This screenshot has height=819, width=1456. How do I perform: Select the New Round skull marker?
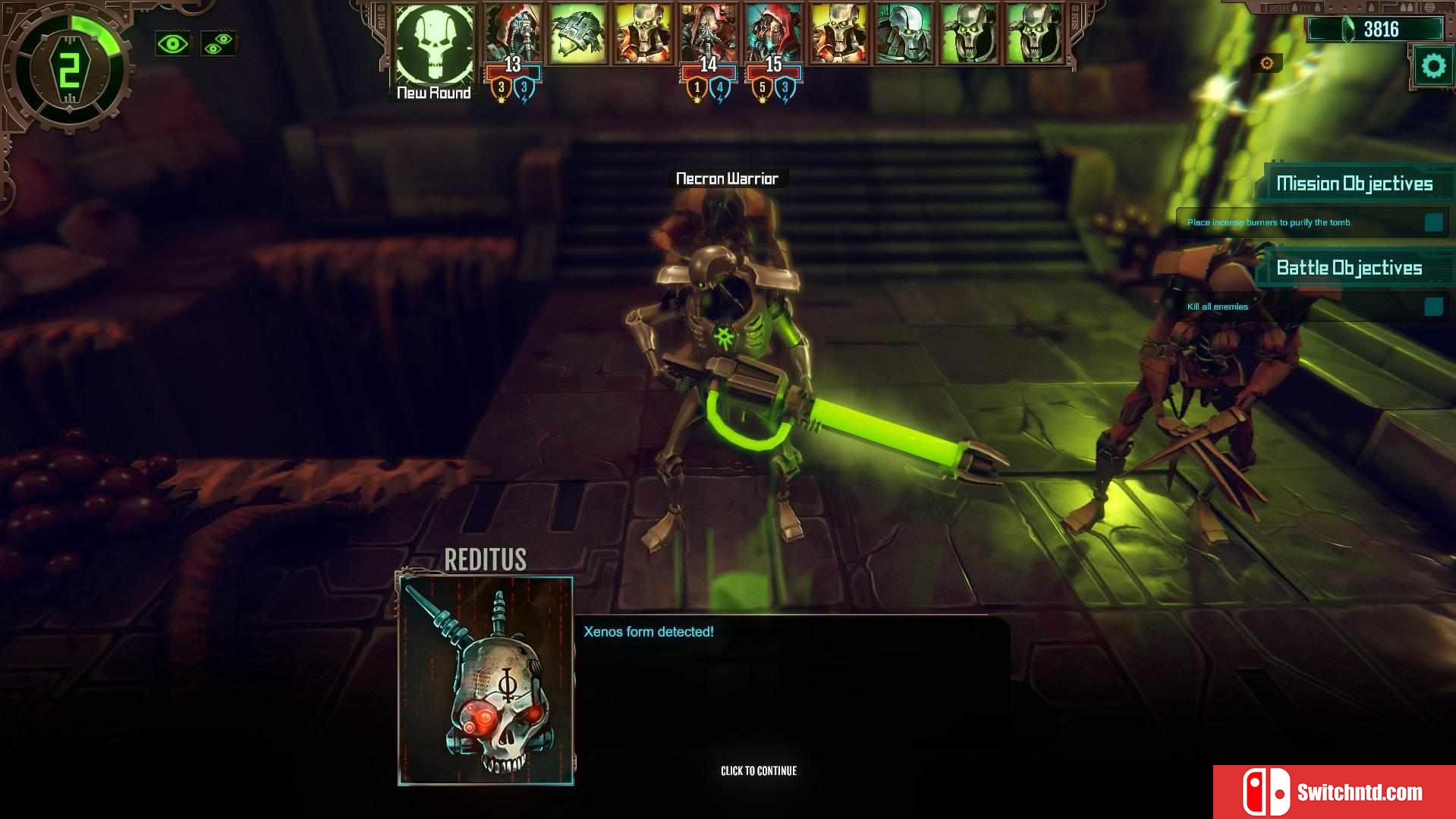point(434,44)
